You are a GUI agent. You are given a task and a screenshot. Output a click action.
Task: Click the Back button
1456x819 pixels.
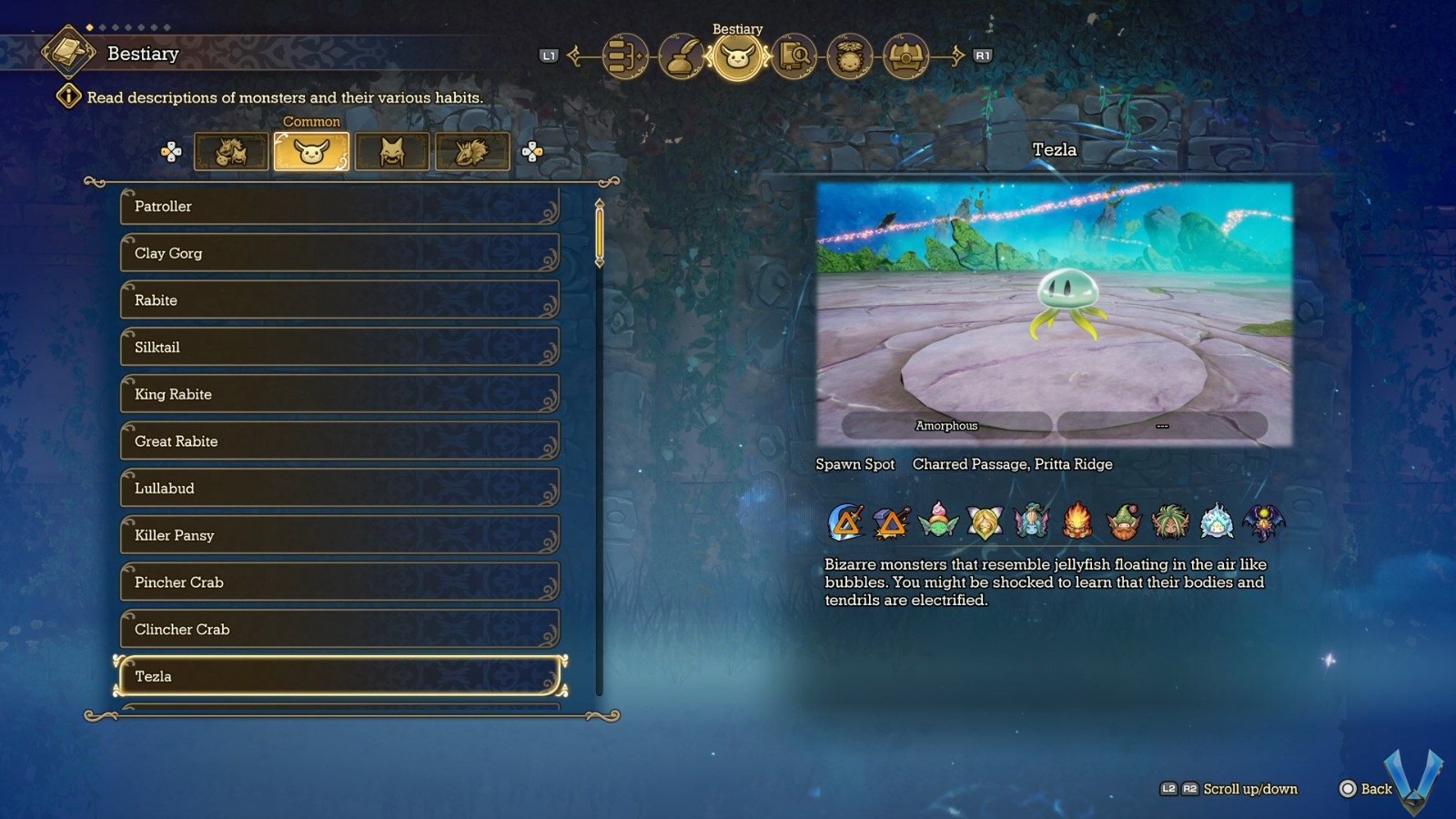[x=1362, y=789]
